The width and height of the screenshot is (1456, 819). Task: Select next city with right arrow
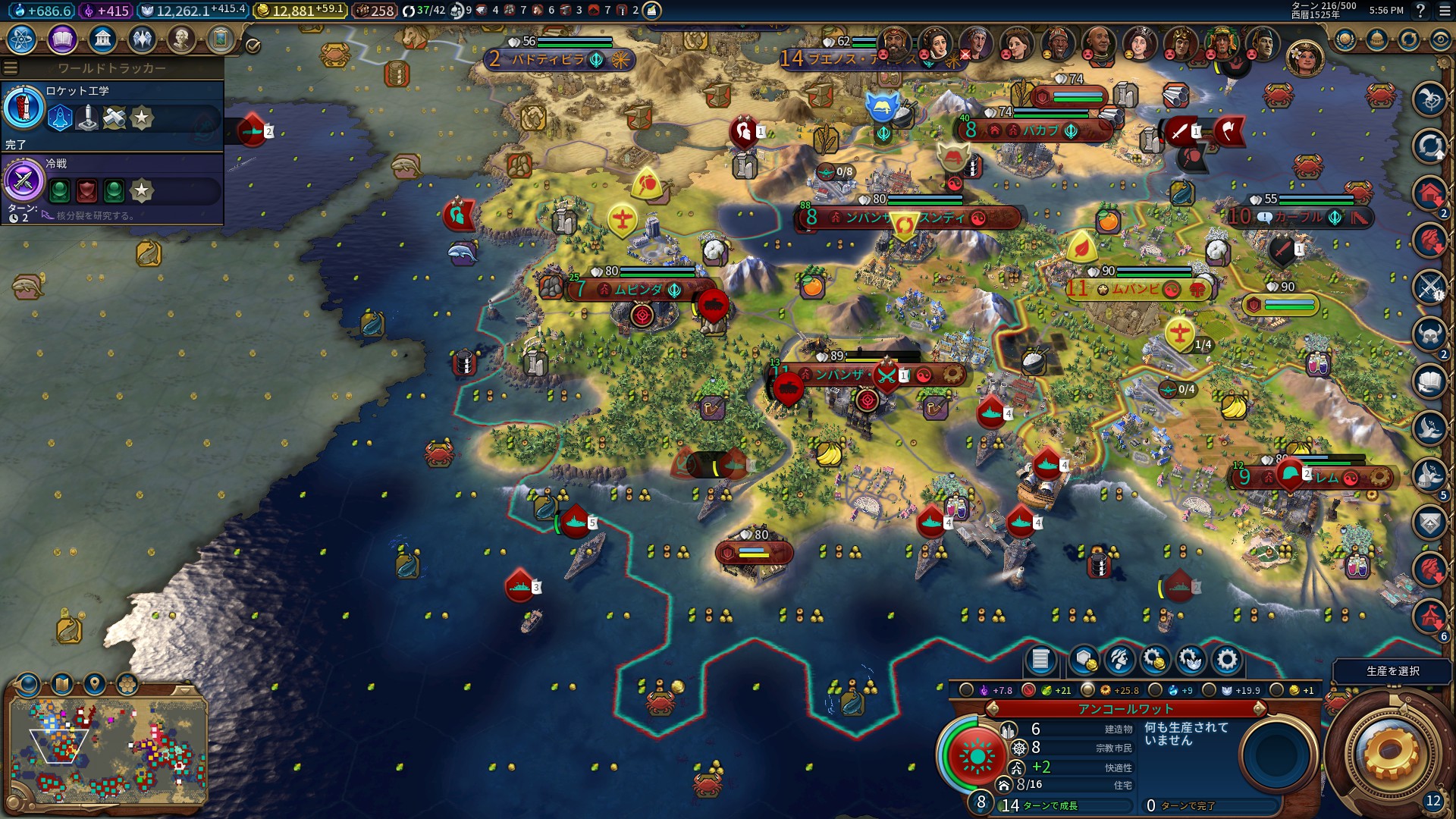point(1260,709)
